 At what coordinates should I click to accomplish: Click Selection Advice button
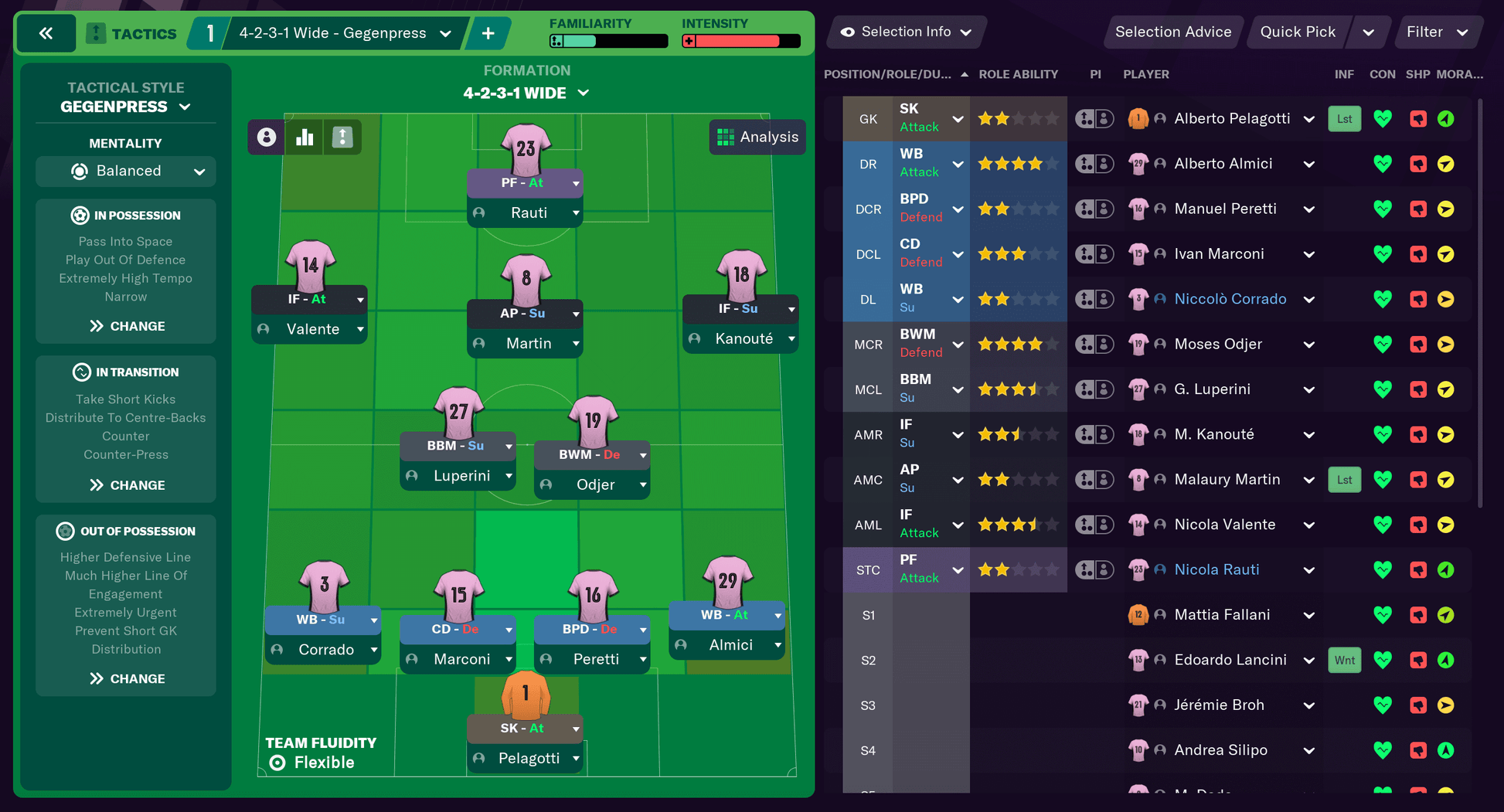click(1172, 32)
